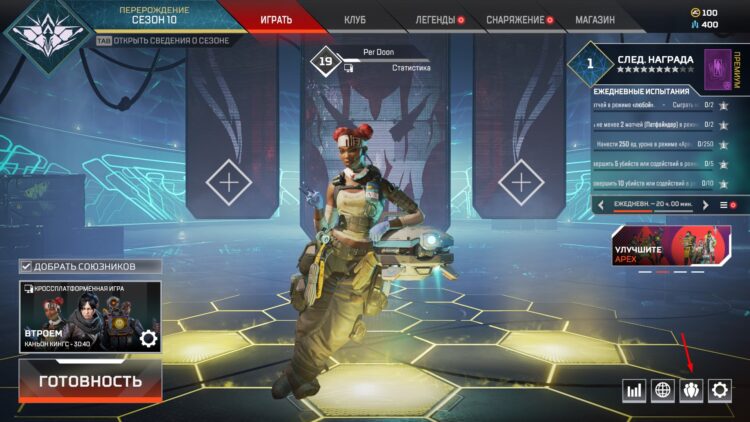The width and height of the screenshot is (750, 422).
Task: Click the globe icon button
Action: (x=662, y=391)
